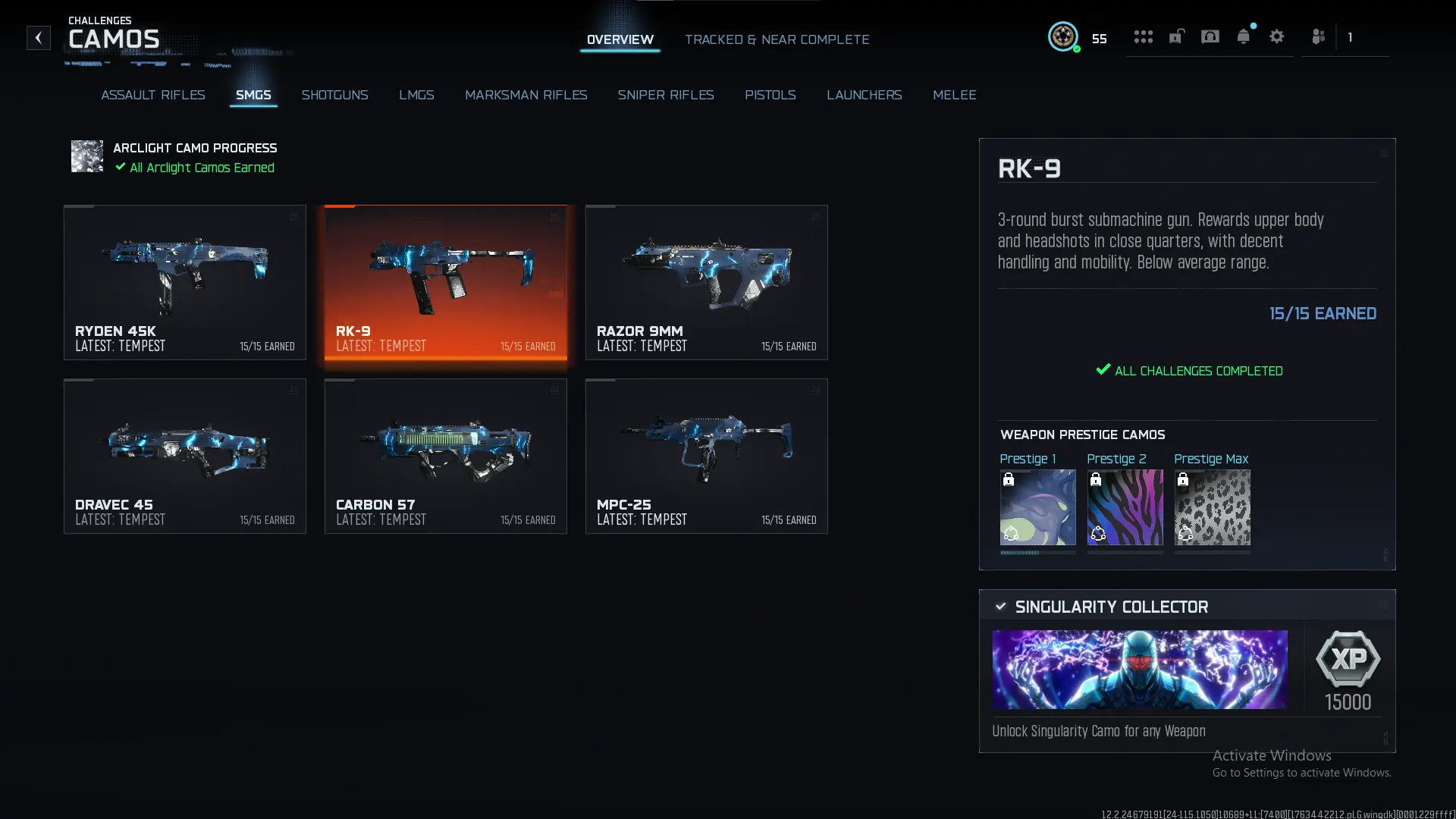Screen dimensions: 1456x819
Task: Select the MELEE weapon category
Action: pos(955,95)
